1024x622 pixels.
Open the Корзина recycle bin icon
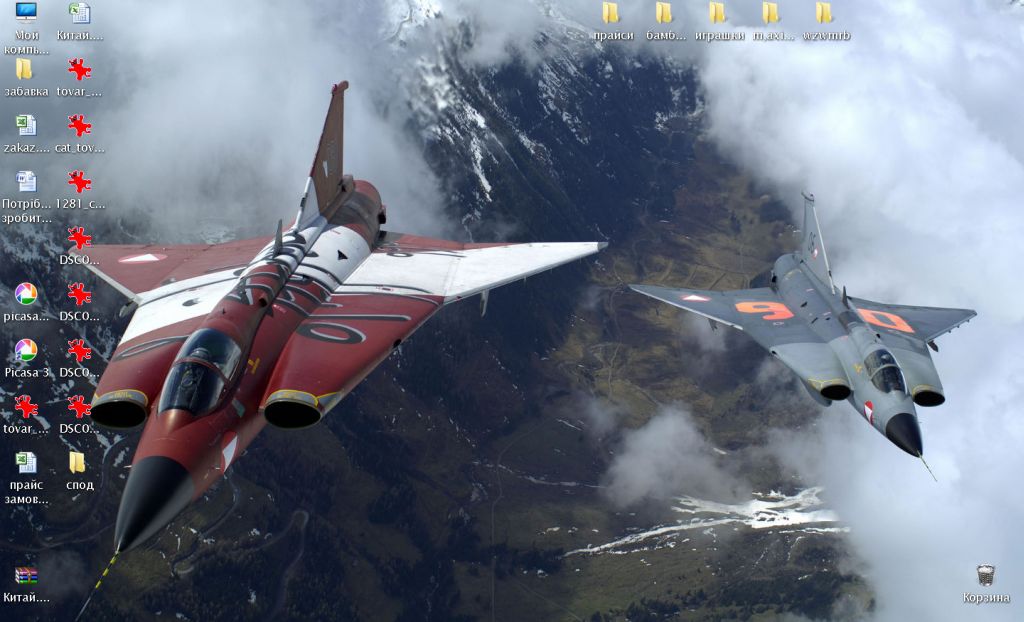[985, 577]
